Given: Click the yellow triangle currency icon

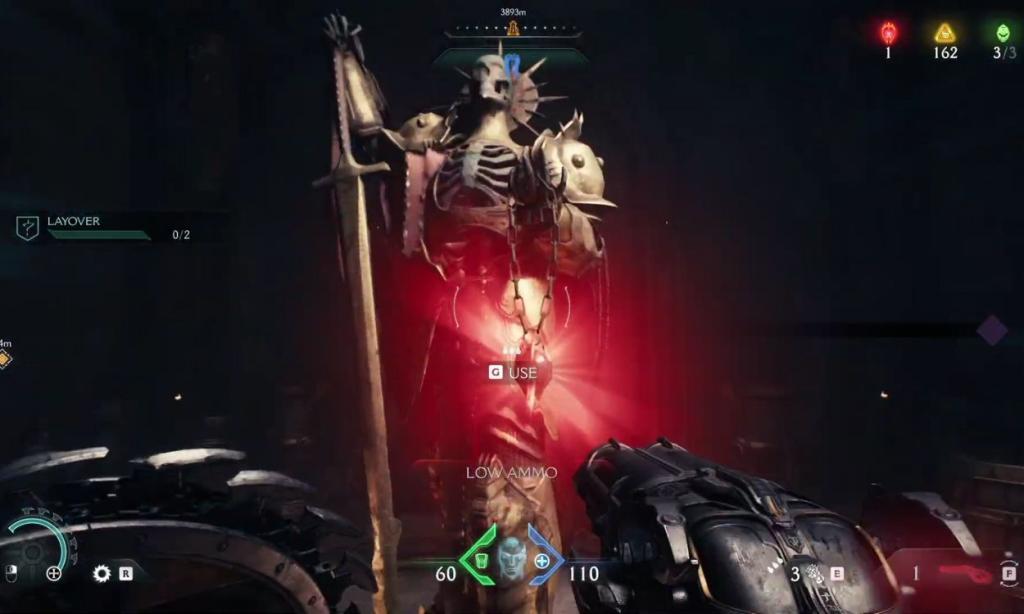Looking at the screenshot, I should 945,33.
